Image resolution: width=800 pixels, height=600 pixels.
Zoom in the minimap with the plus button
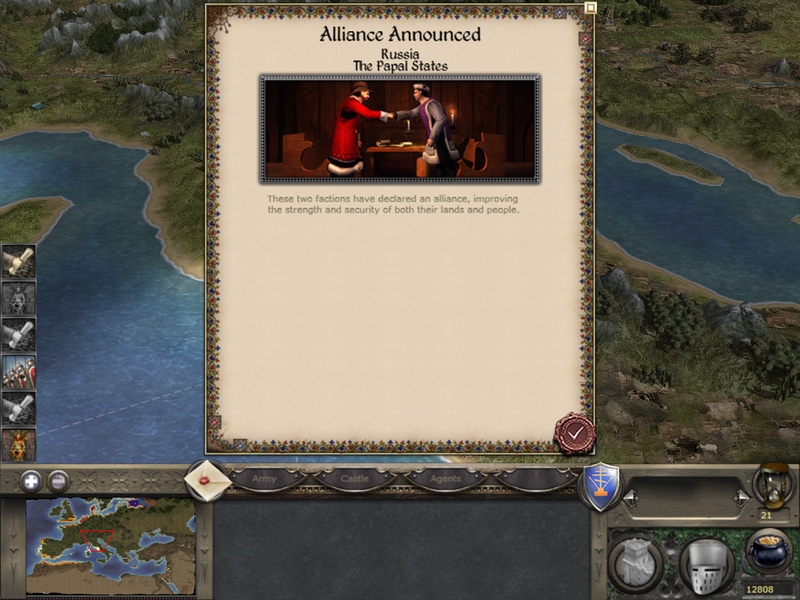(31, 479)
